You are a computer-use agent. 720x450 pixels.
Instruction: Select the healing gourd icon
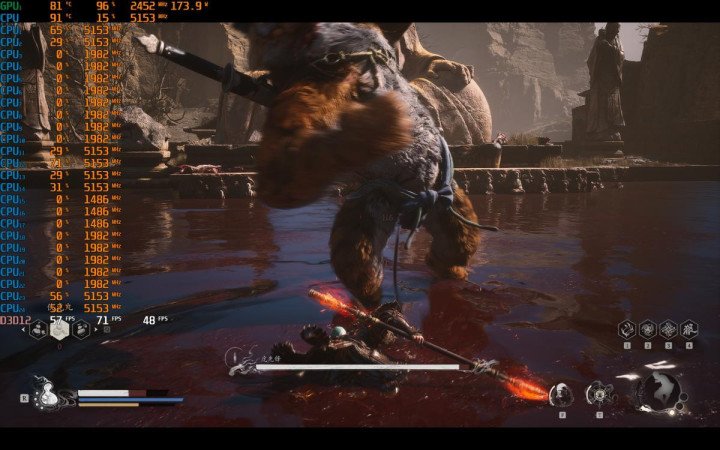tap(46, 395)
